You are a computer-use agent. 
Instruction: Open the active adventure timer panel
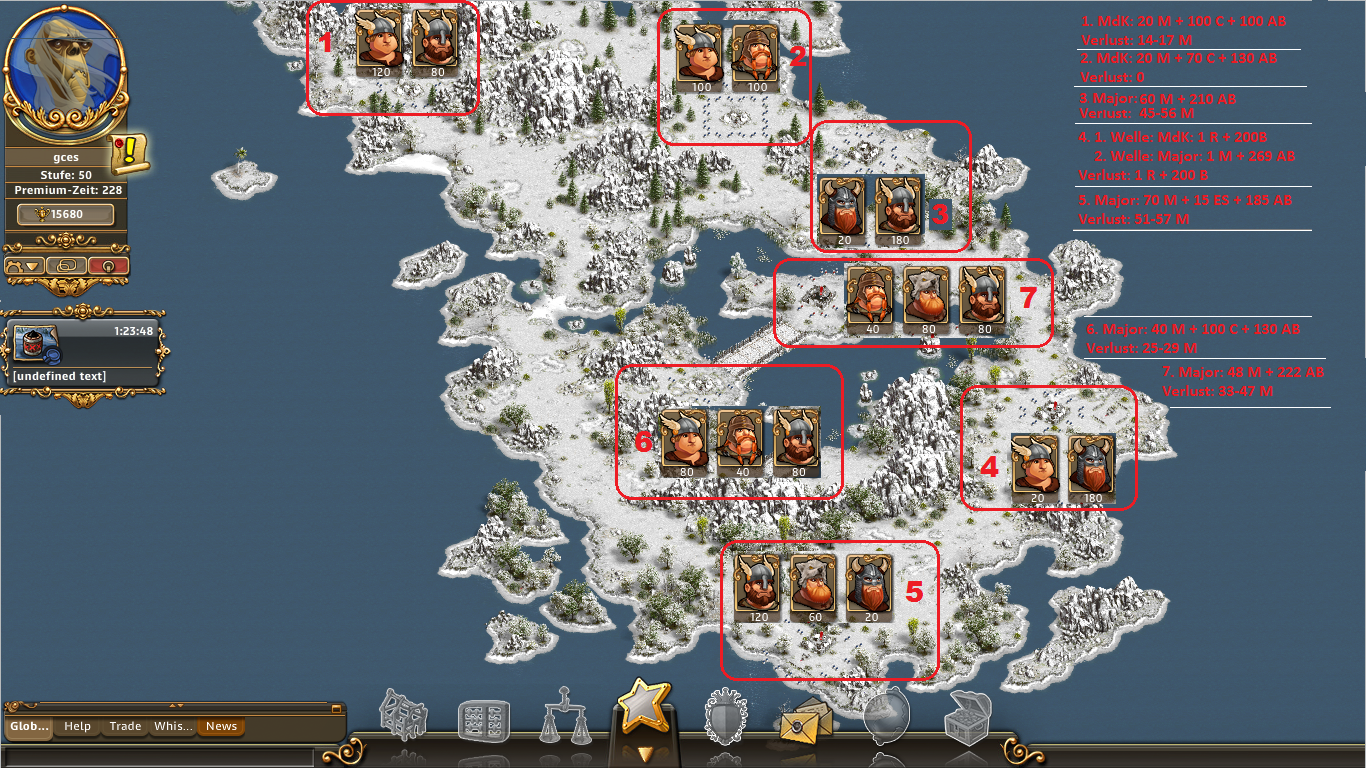point(84,353)
